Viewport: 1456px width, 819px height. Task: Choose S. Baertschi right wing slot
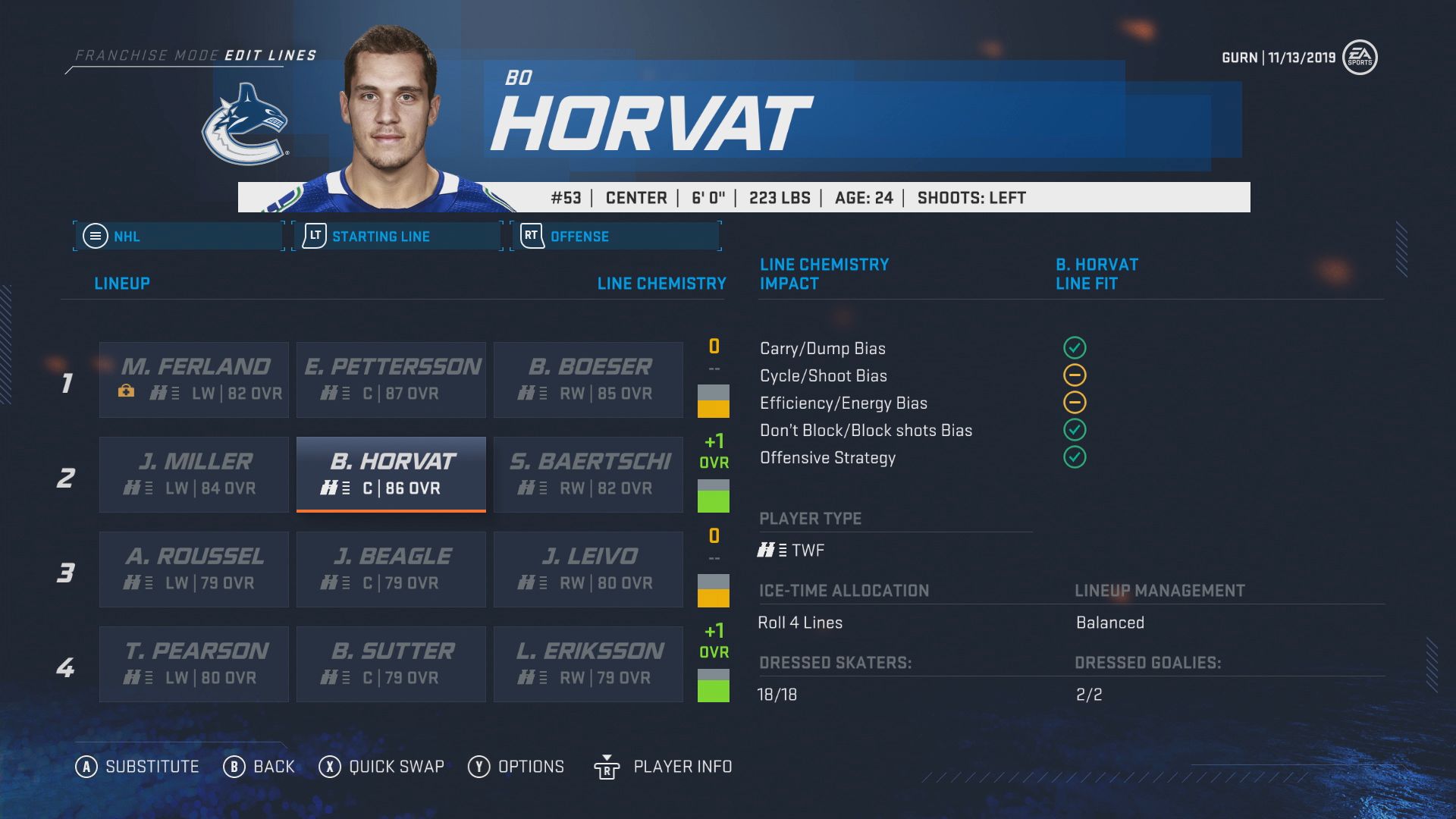pos(588,474)
